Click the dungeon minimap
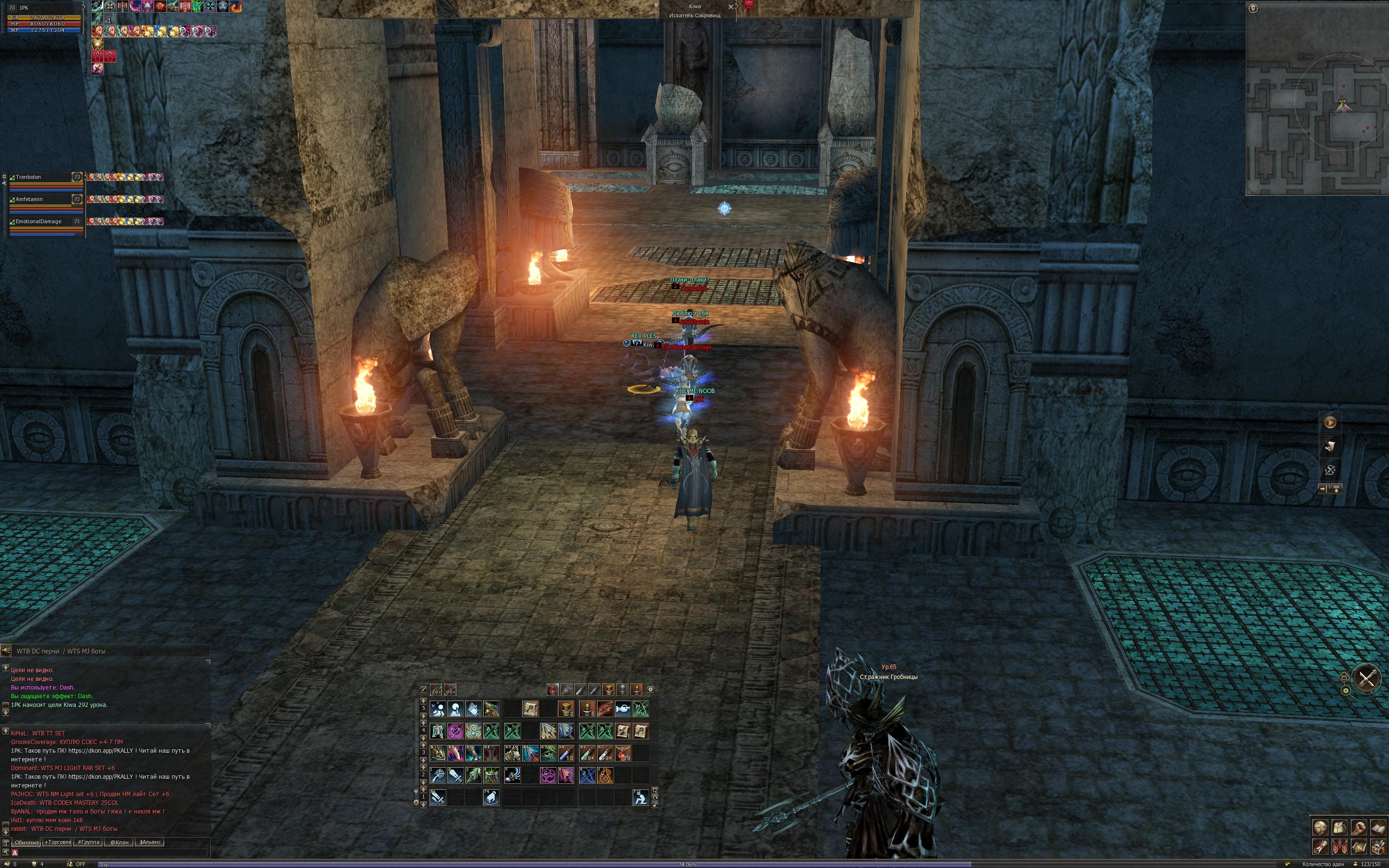Screen dimensions: 1389x868 pyautogui.click(x=1317, y=99)
